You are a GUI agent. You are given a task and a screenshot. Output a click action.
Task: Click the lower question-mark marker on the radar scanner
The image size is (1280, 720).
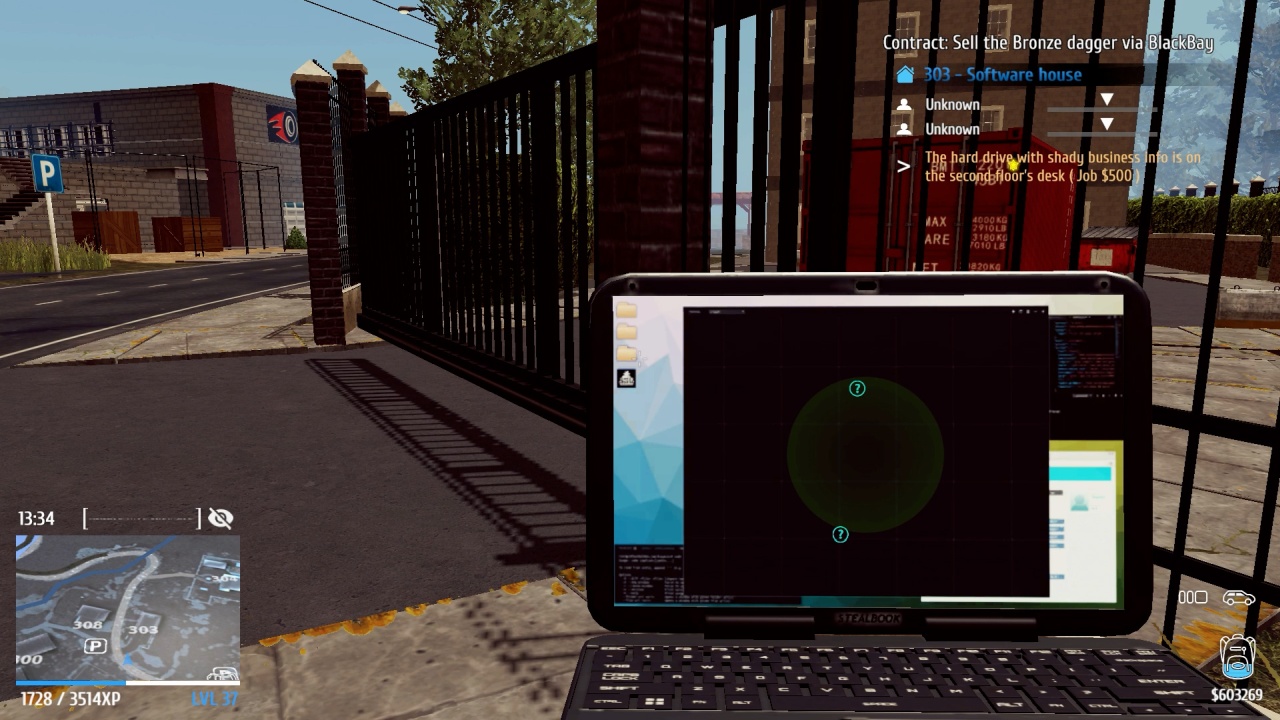840,536
